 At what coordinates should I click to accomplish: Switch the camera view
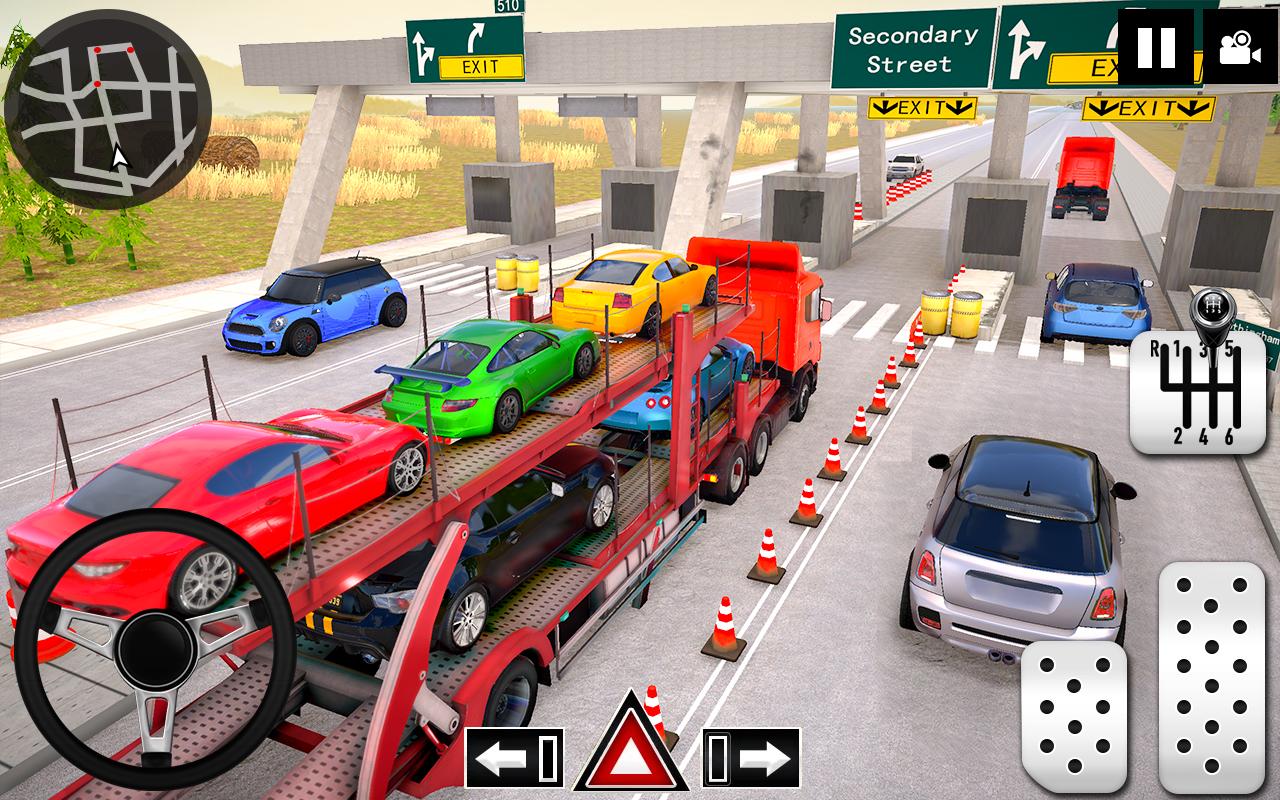coord(1239,47)
